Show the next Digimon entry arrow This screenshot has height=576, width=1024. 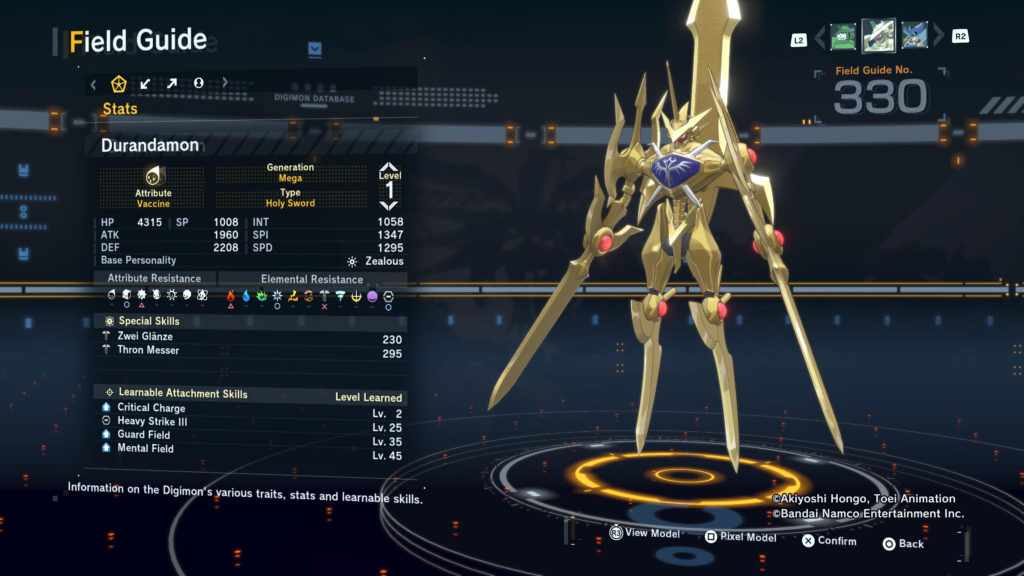coord(938,38)
